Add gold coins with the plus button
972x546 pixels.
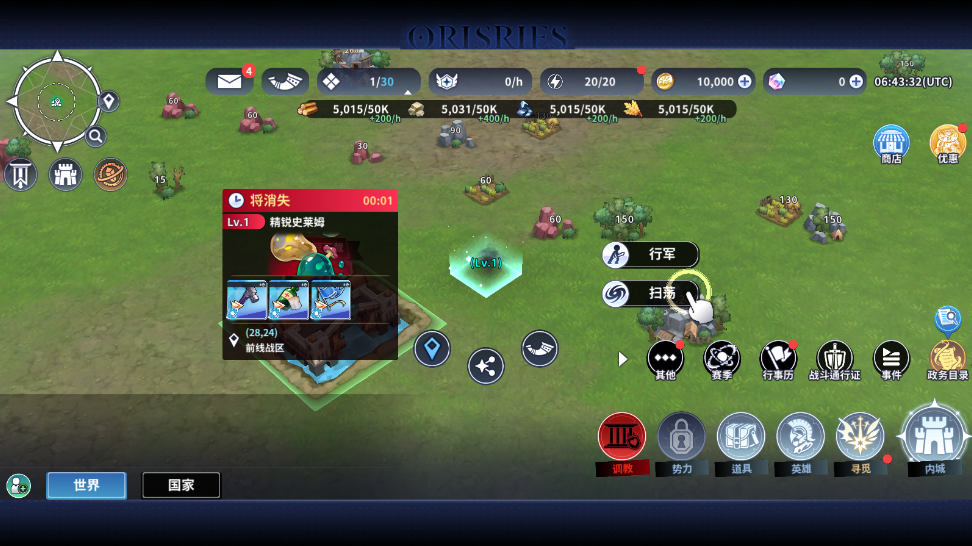[x=744, y=82]
